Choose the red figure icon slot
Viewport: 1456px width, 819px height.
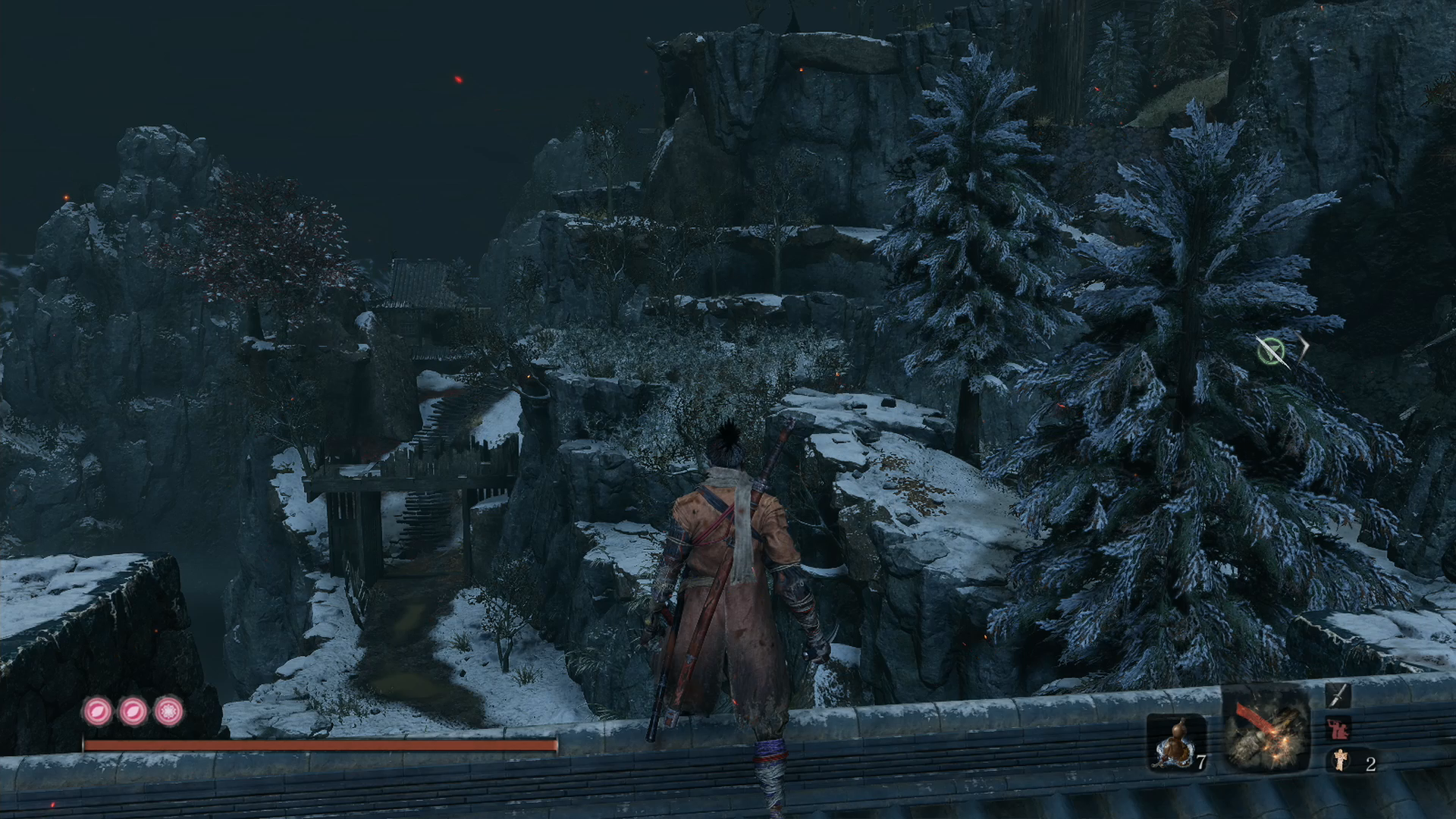[x=1338, y=729]
